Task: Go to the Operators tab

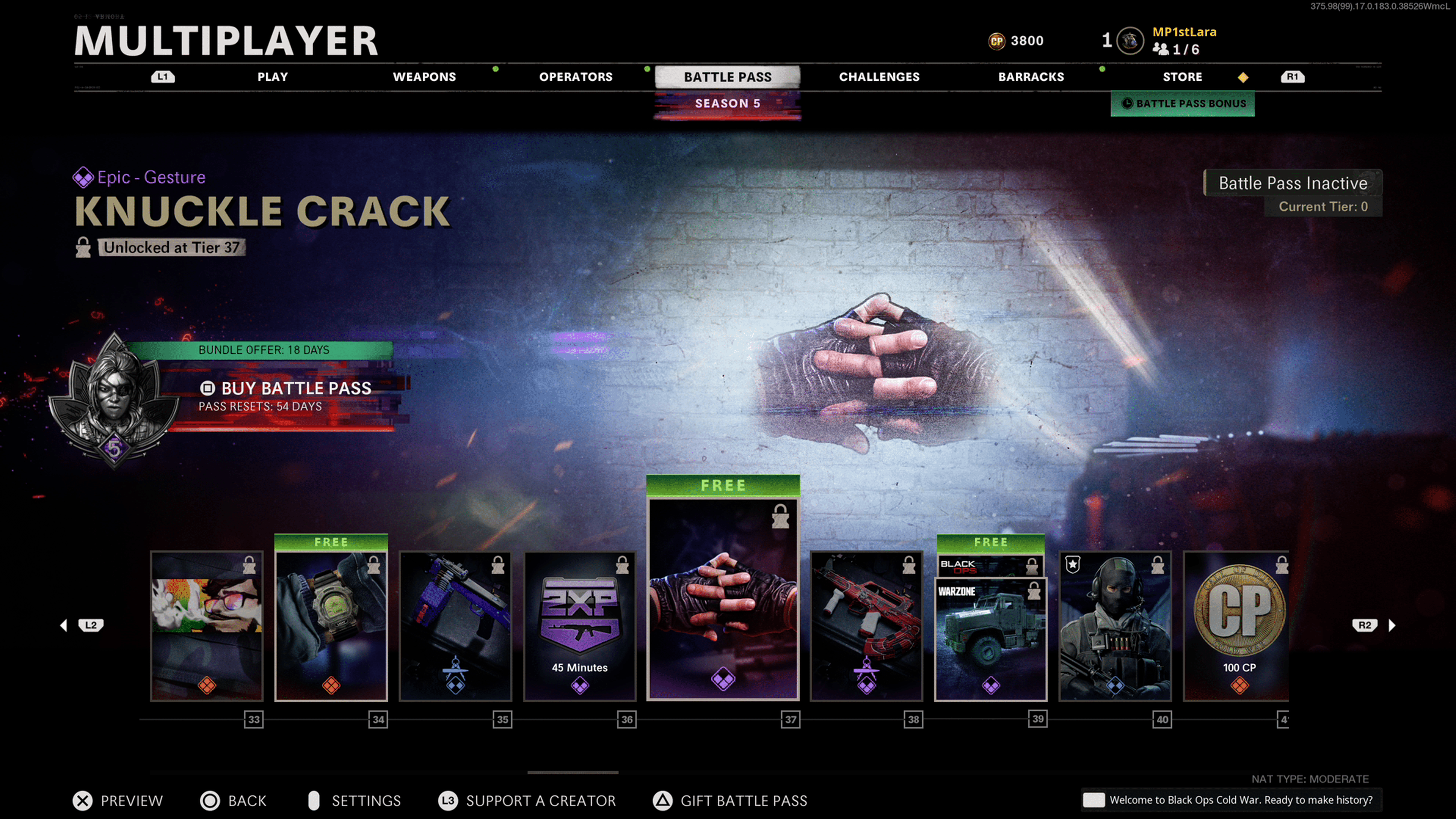Action: click(x=576, y=77)
